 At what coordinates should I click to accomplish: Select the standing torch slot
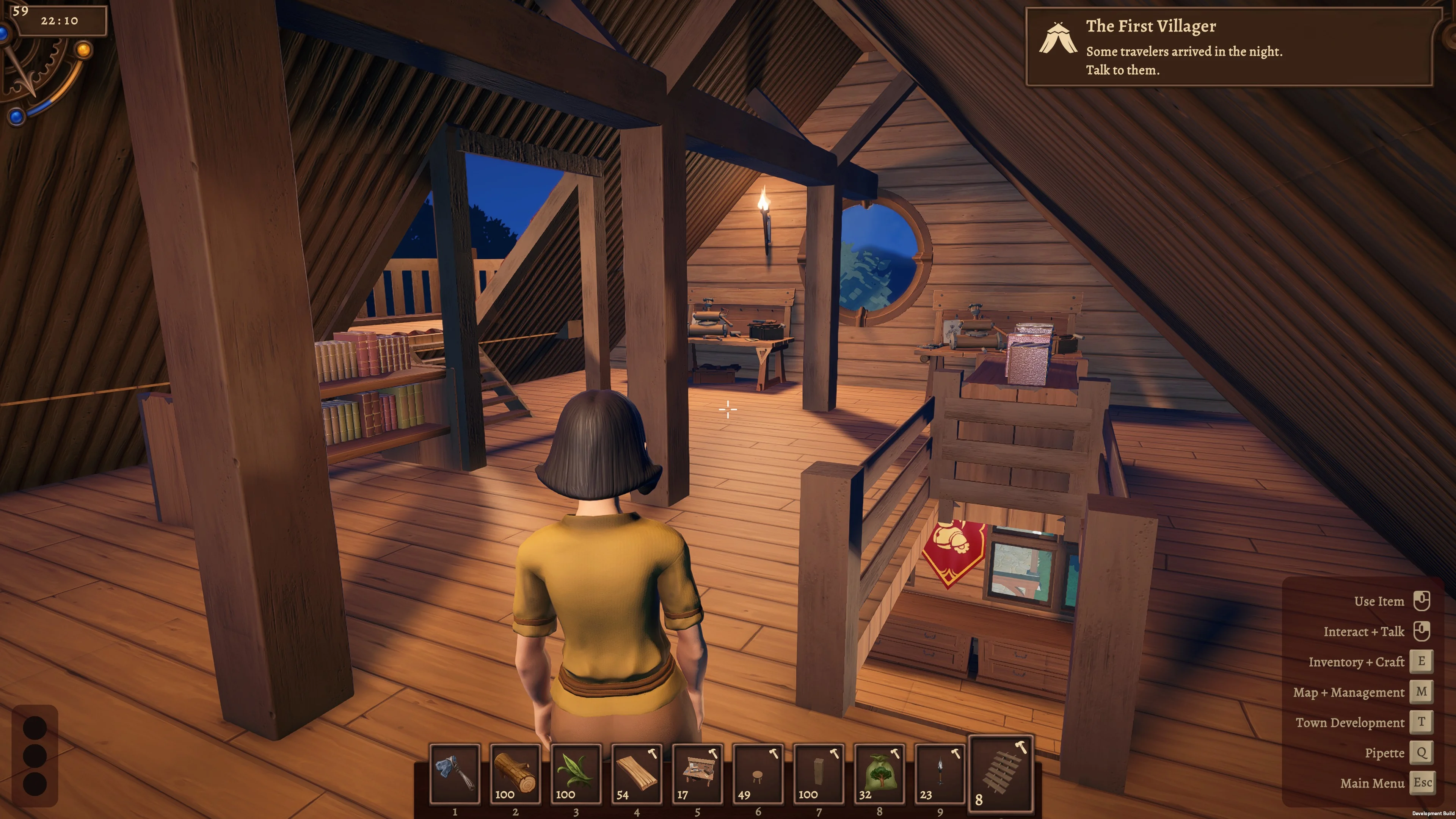(940, 773)
